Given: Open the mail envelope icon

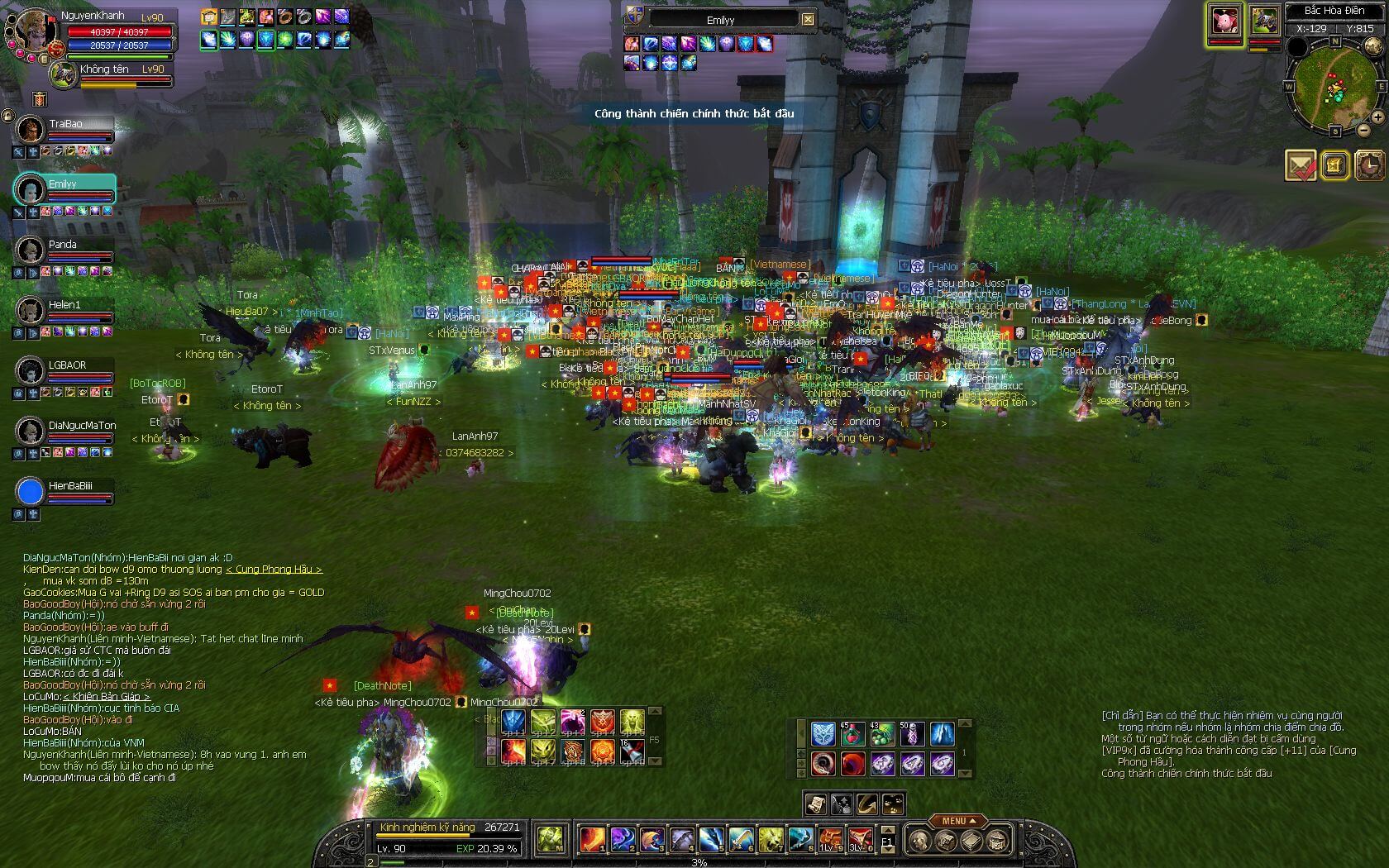Looking at the screenshot, I should 1301,165.
